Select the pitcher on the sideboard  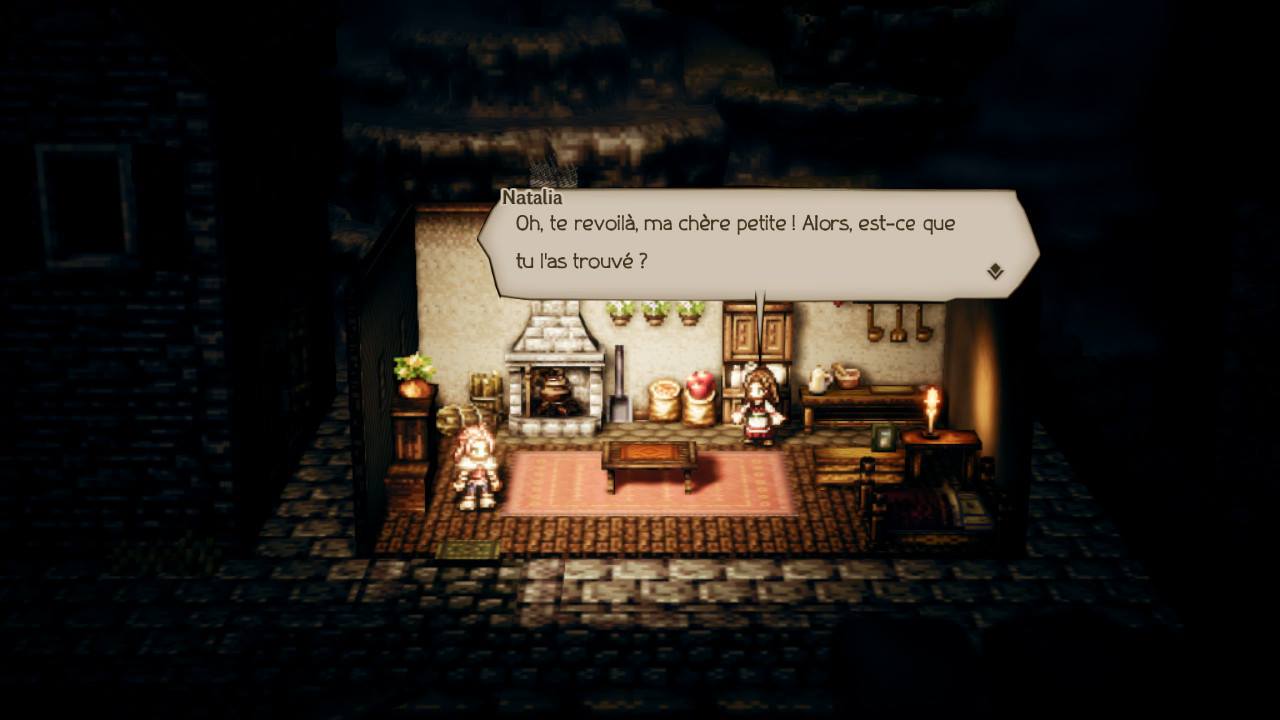click(x=817, y=380)
